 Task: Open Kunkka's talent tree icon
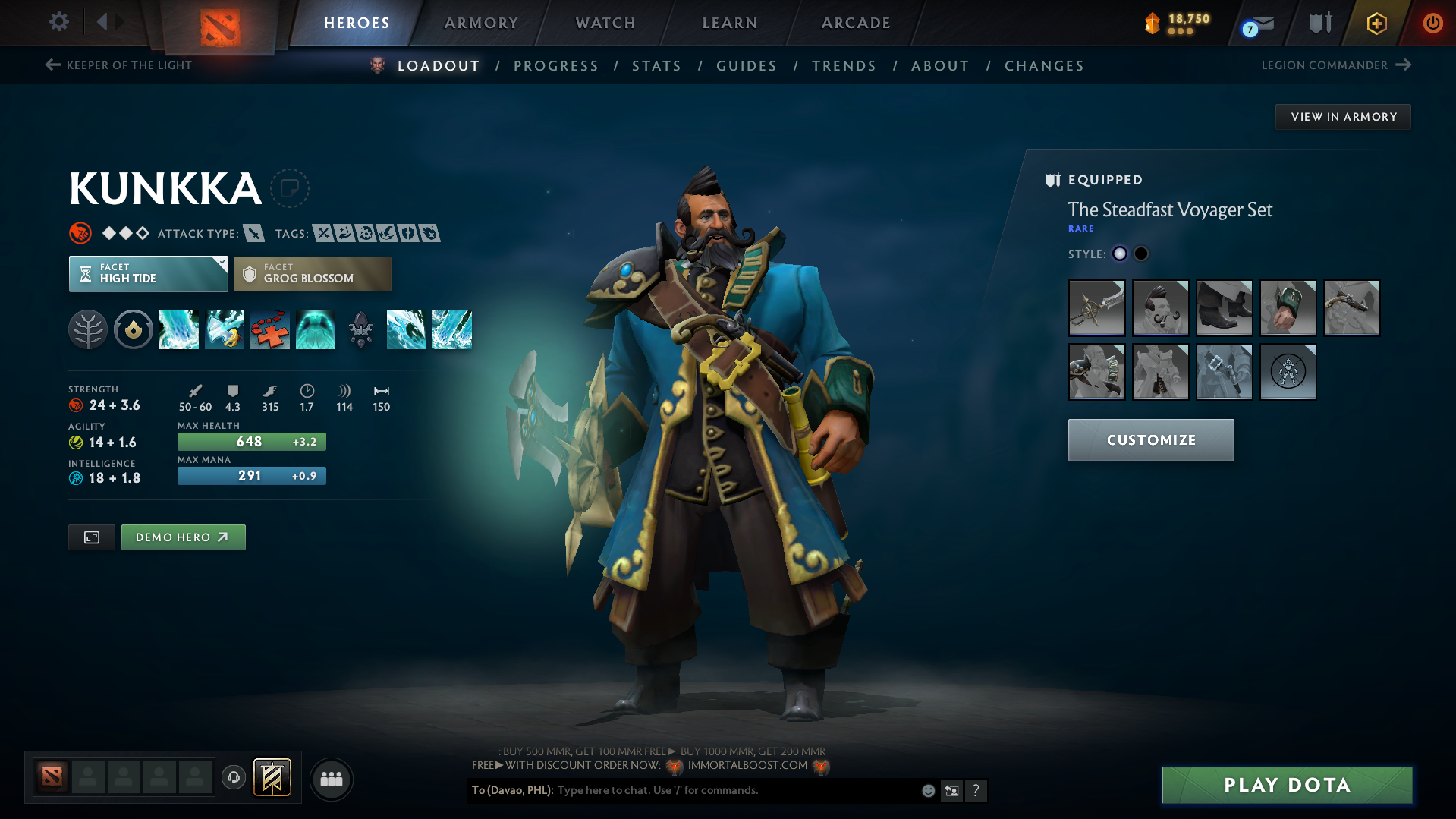88,329
